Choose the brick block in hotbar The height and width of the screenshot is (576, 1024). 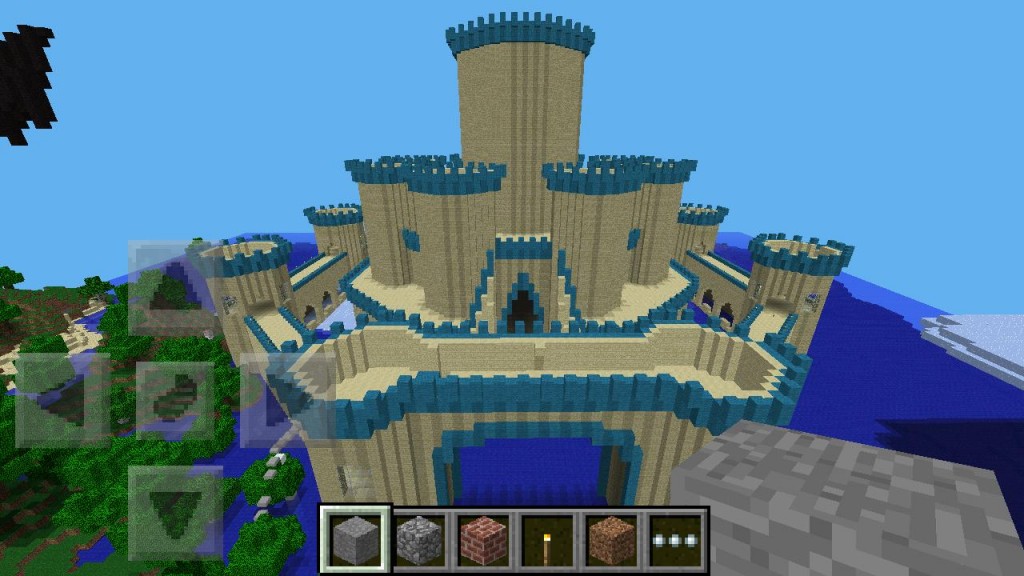[483, 540]
